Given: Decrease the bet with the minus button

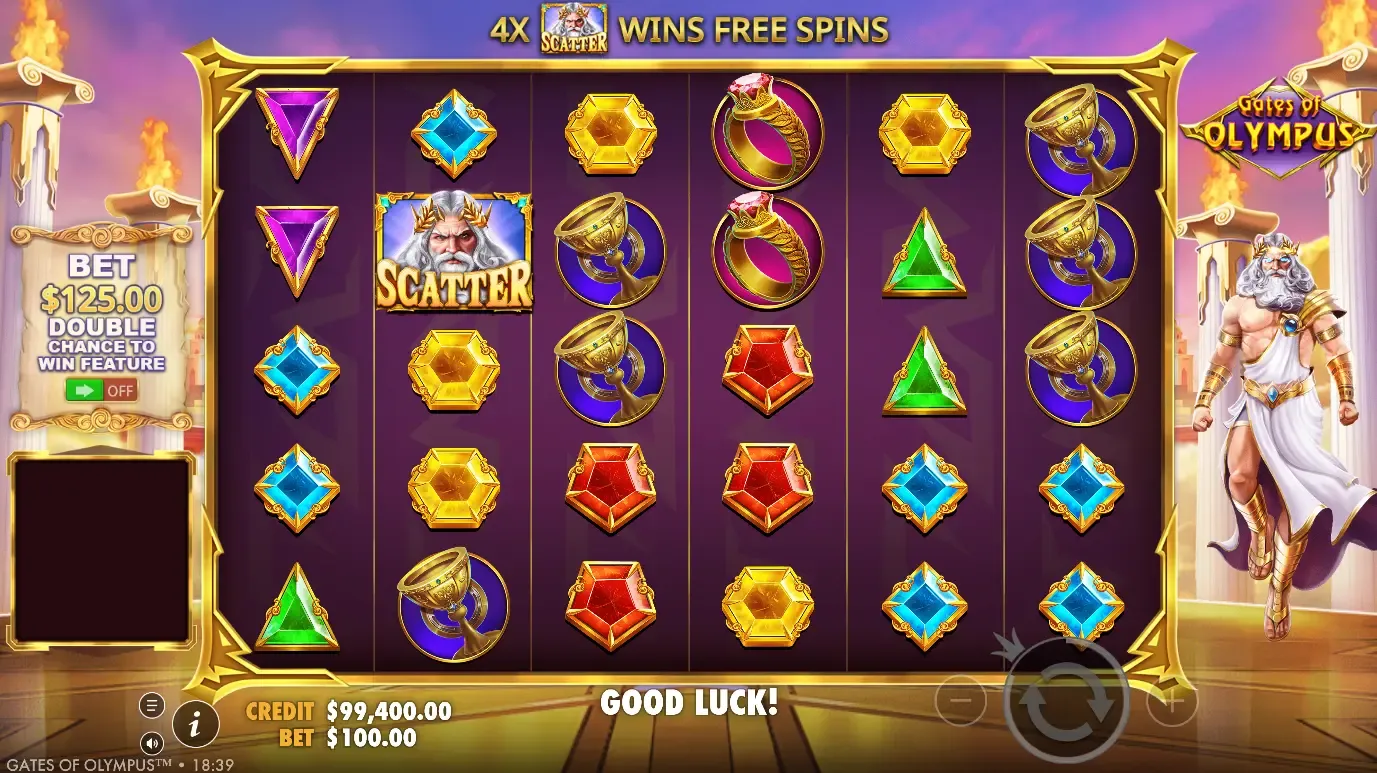Looking at the screenshot, I should coord(960,703).
